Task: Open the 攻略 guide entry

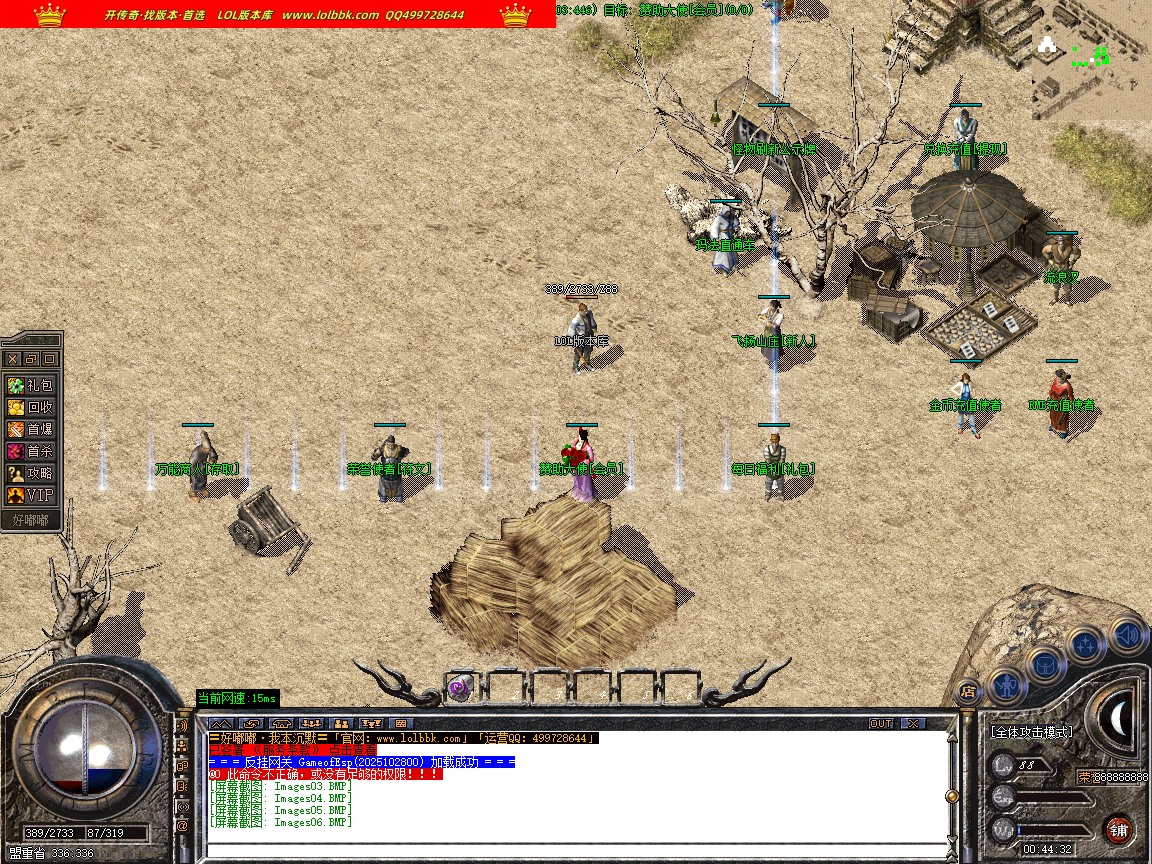Action: [x=31, y=473]
